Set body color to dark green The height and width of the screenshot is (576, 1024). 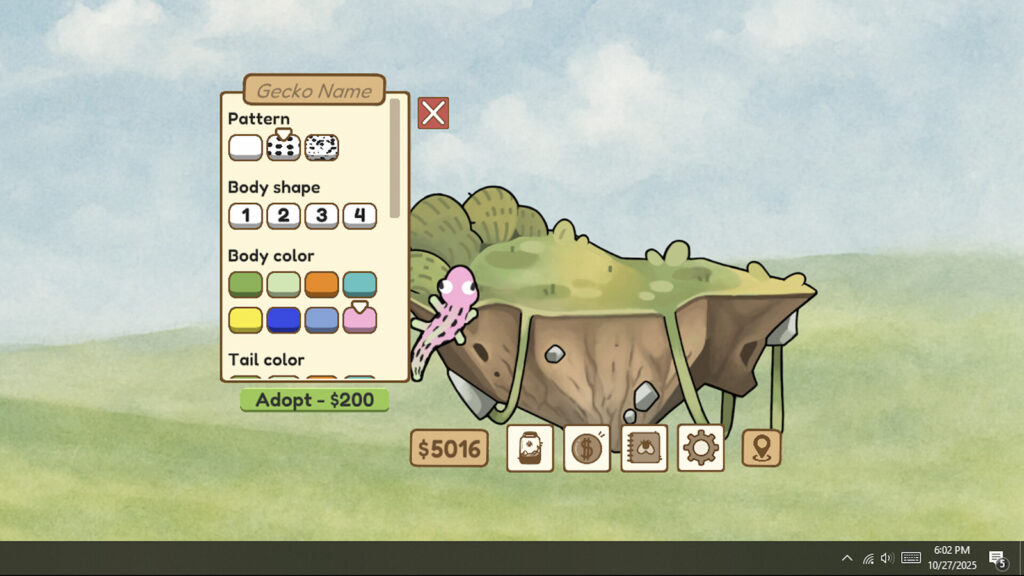click(245, 284)
